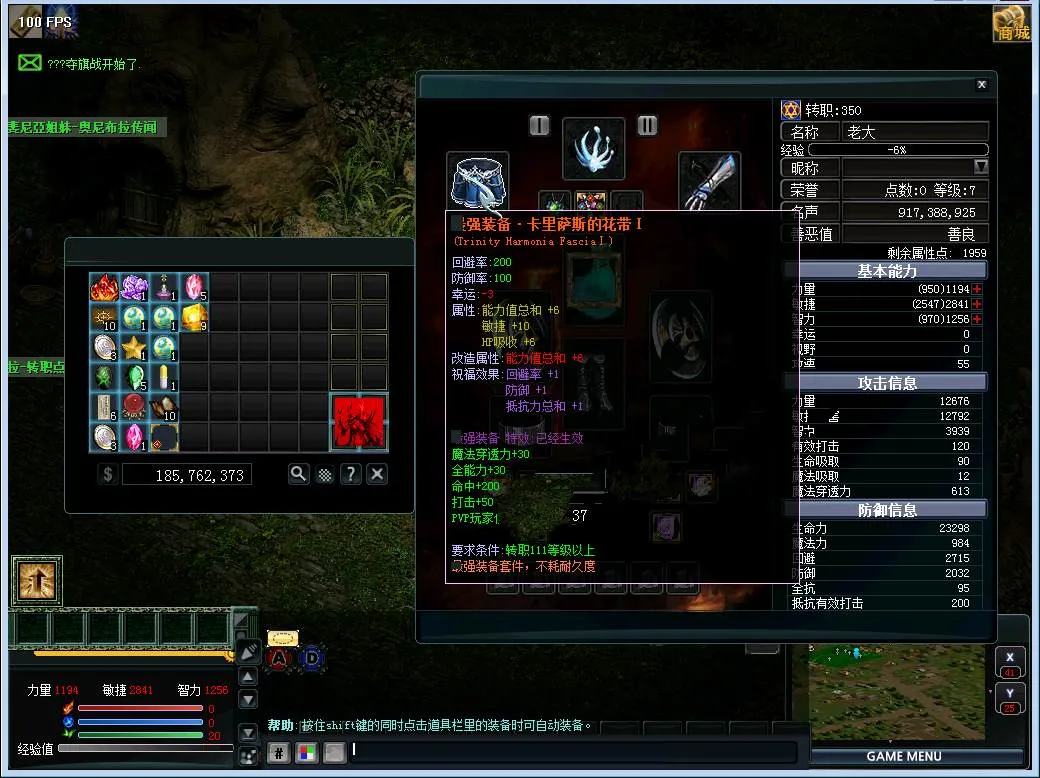This screenshot has height=778, width=1040.
Task: Open the unread mail envelope icon
Action: (x=30, y=63)
